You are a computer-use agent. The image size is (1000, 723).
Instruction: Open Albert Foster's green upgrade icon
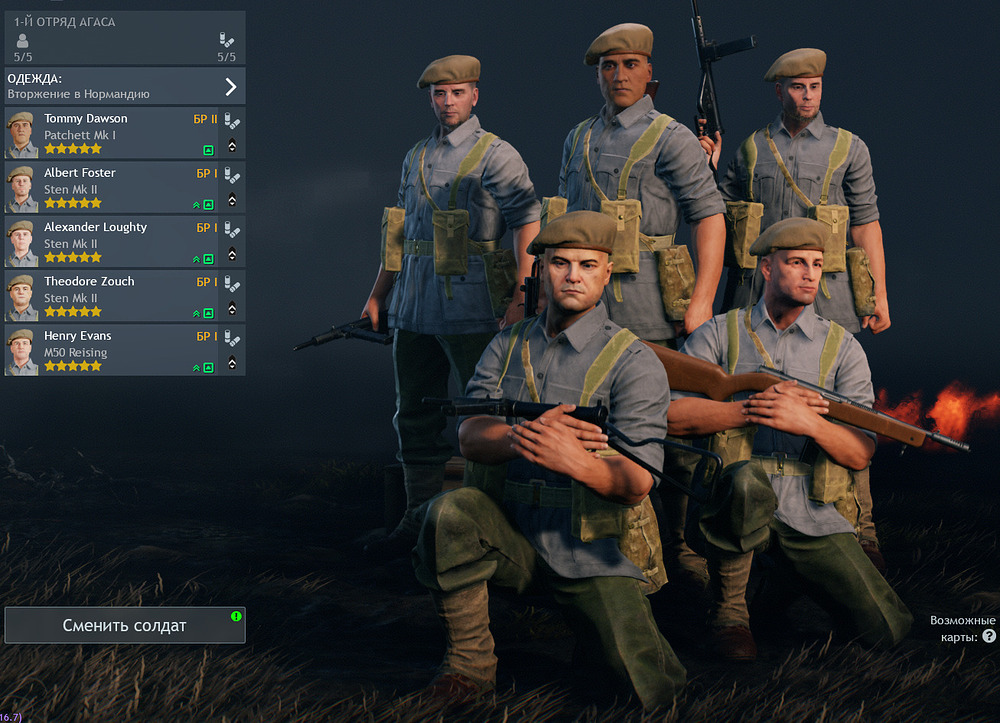[x=208, y=204]
